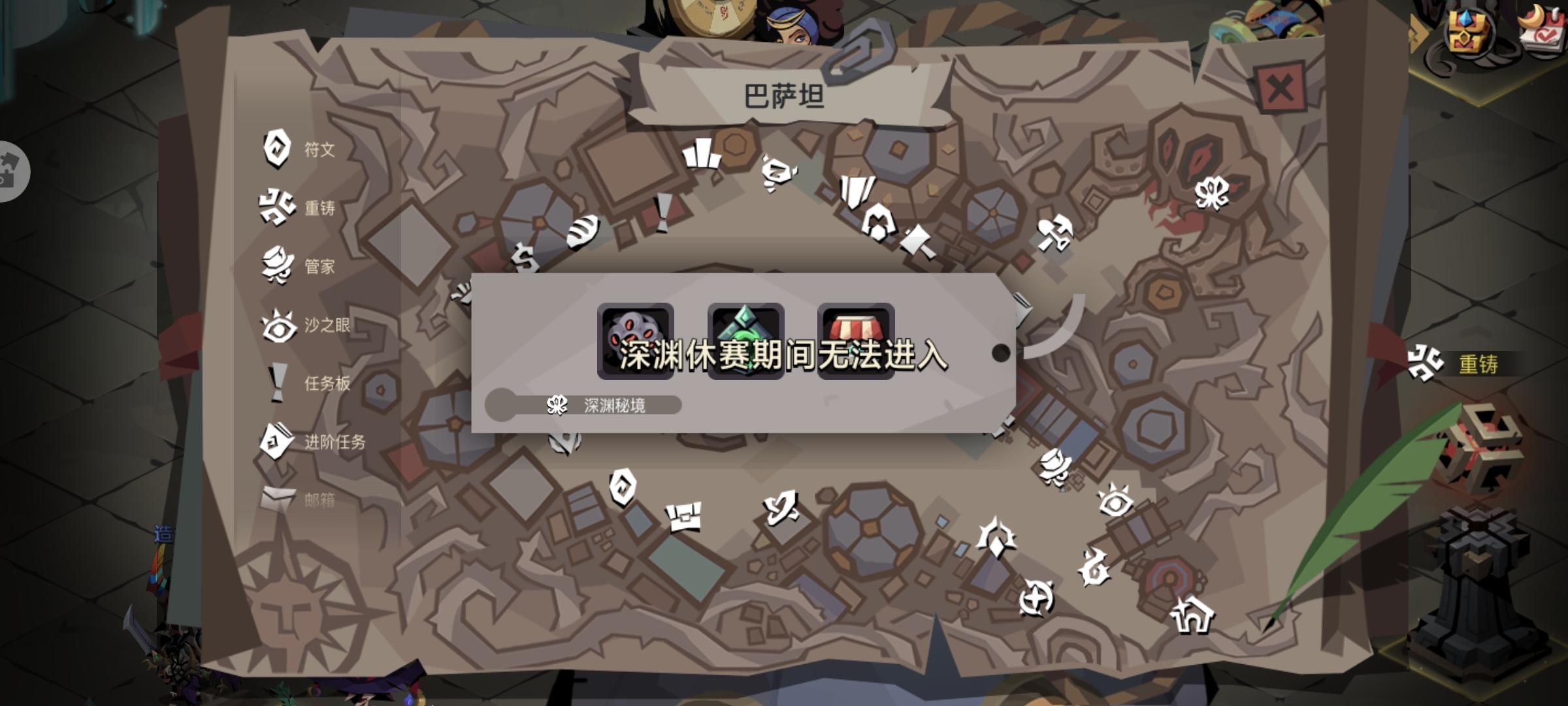Select the 符文 (Rune) sidebar icon

[x=277, y=149]
